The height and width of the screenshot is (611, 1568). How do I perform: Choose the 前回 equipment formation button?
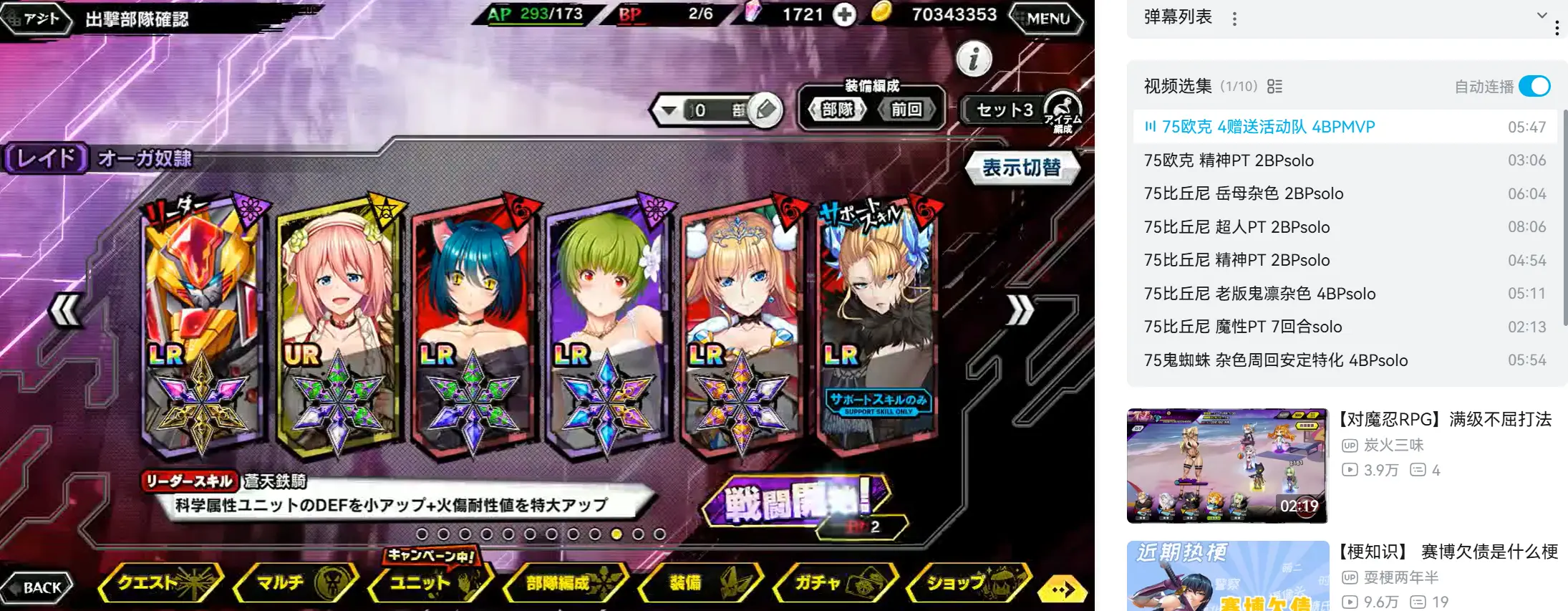[906, 110]
